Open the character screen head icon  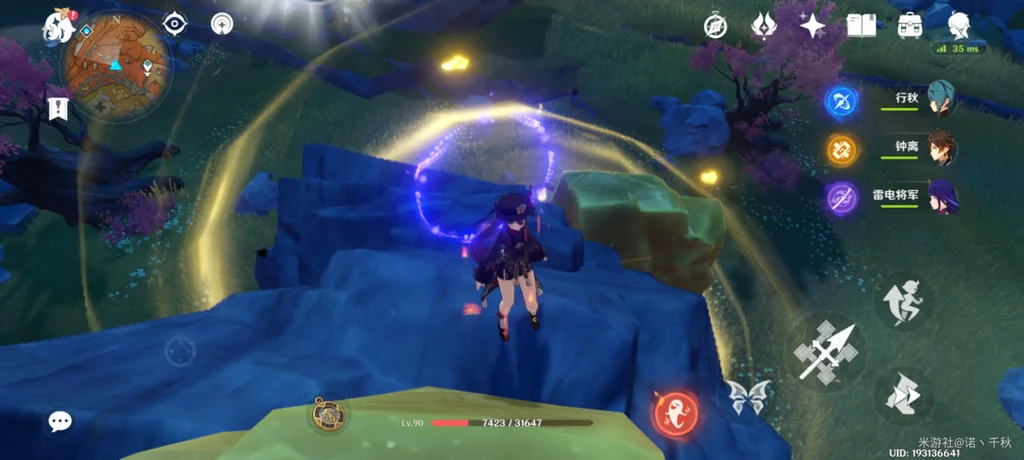click(959, 26)
